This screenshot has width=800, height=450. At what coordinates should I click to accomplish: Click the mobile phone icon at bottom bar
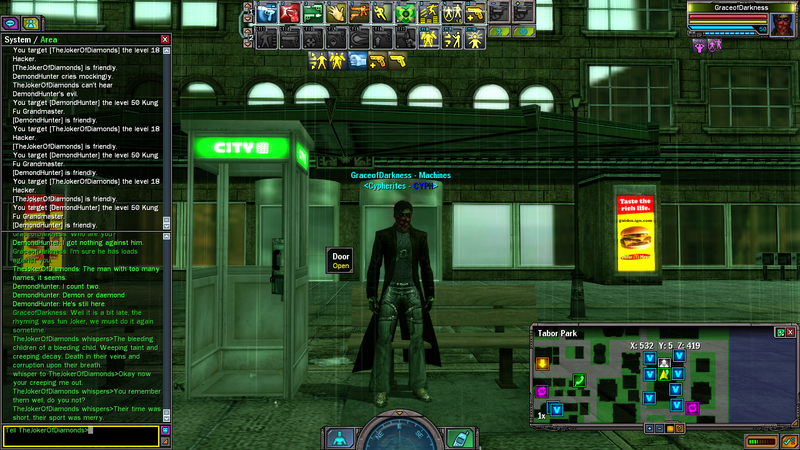tap(458, 437)
